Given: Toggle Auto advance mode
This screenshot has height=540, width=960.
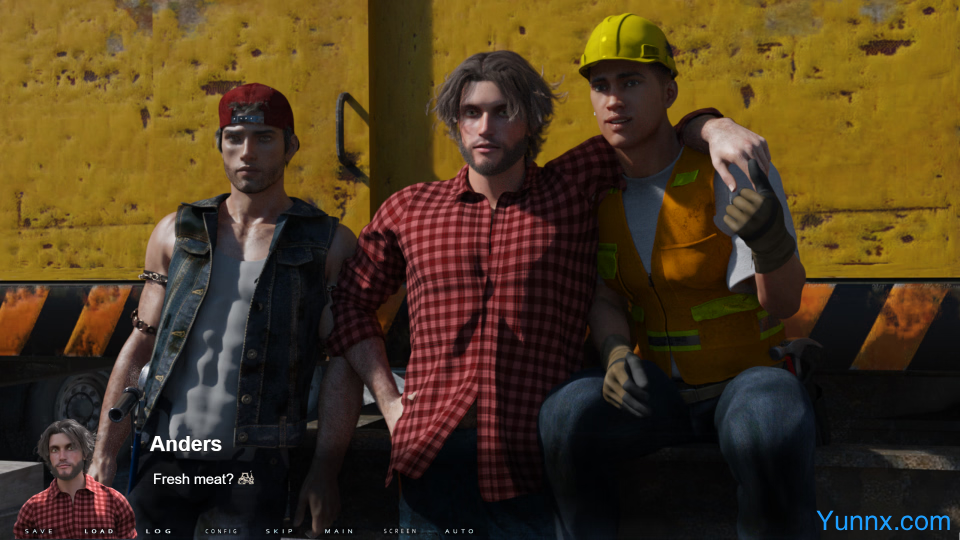Looking at the screenshot, I should point(459,531).
